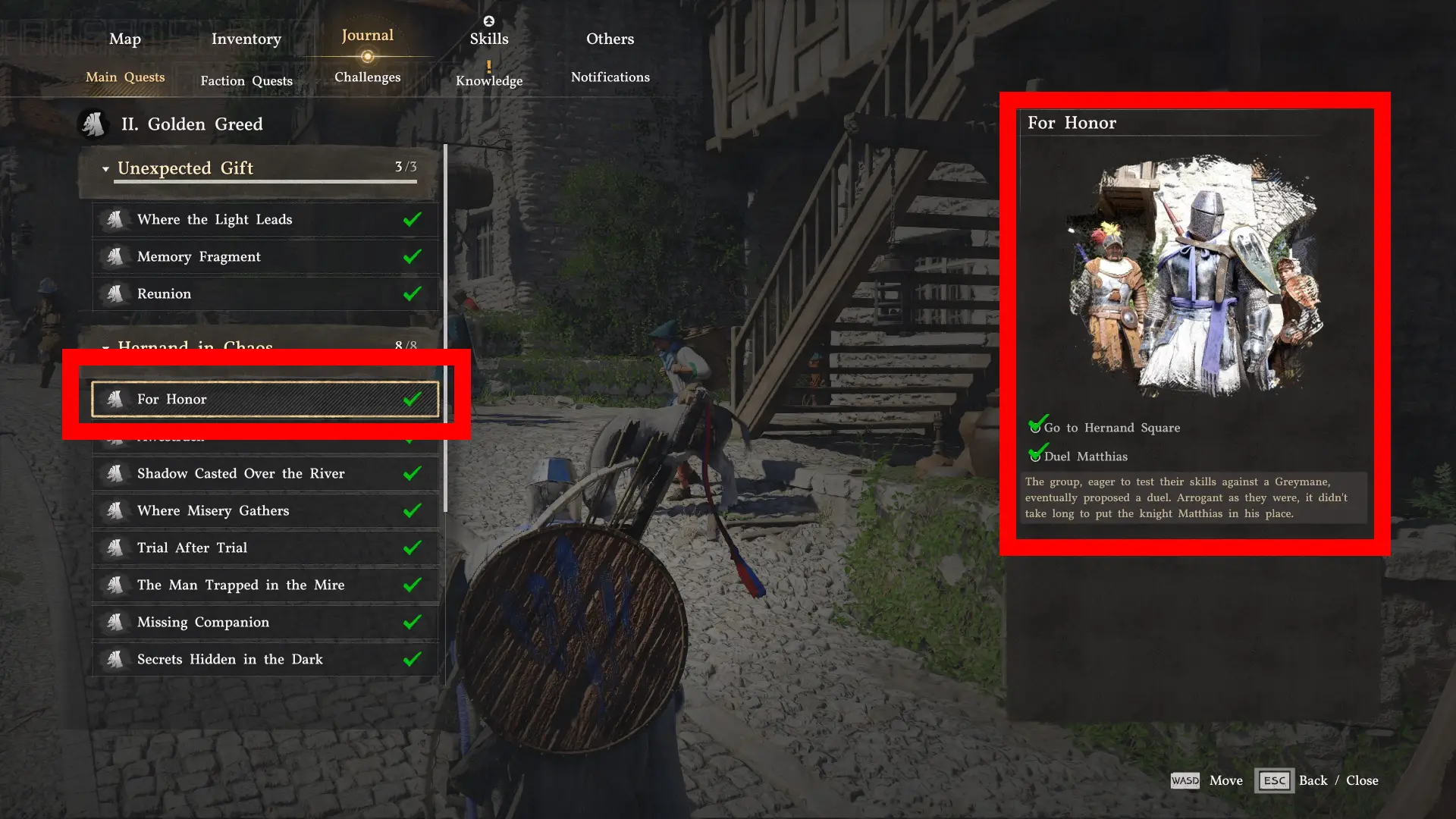
Task: Collapse the Hernand in Chaos section
Action: click(106, 347)
